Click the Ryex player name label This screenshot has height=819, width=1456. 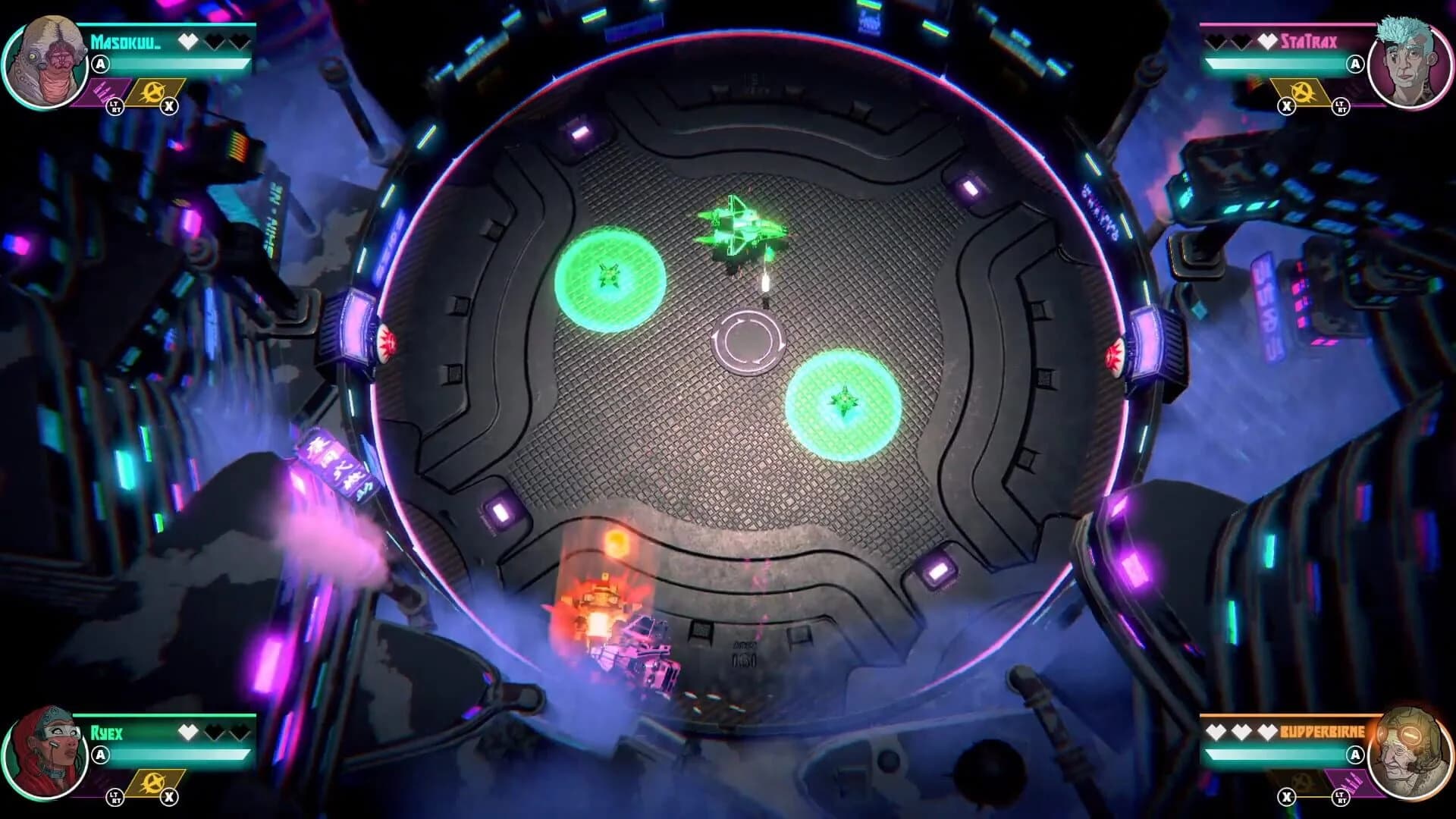click(107, 733)
